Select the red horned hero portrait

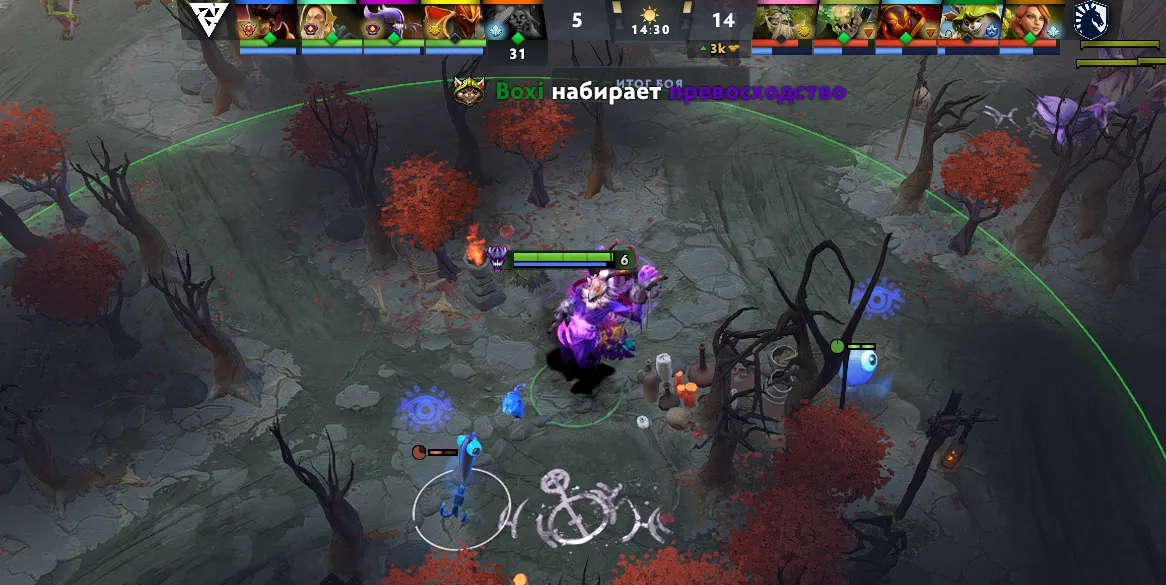click(x=267, y=20)
